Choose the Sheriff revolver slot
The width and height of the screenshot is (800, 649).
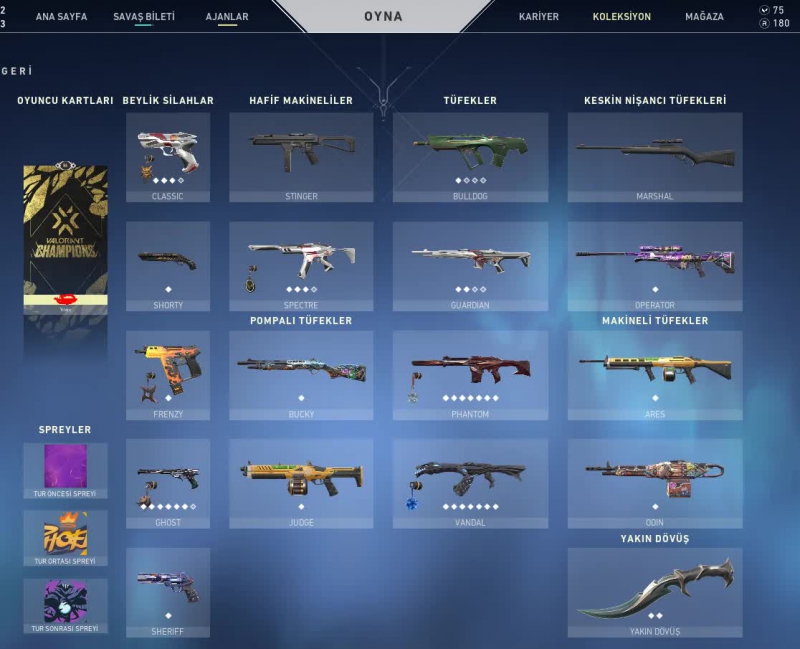[168, 592]
